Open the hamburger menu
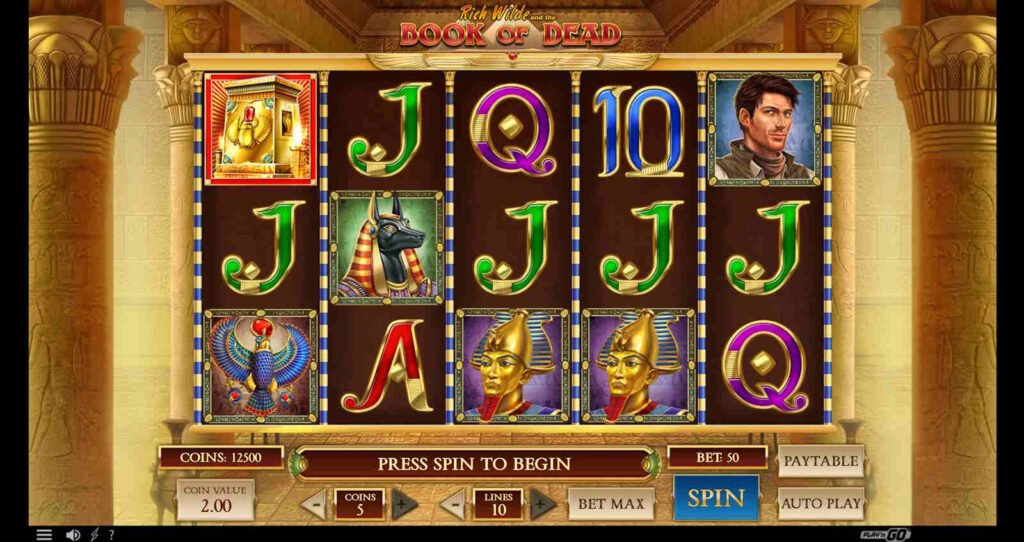Screen dimensions: 1024x542 (x=44, y=535)
